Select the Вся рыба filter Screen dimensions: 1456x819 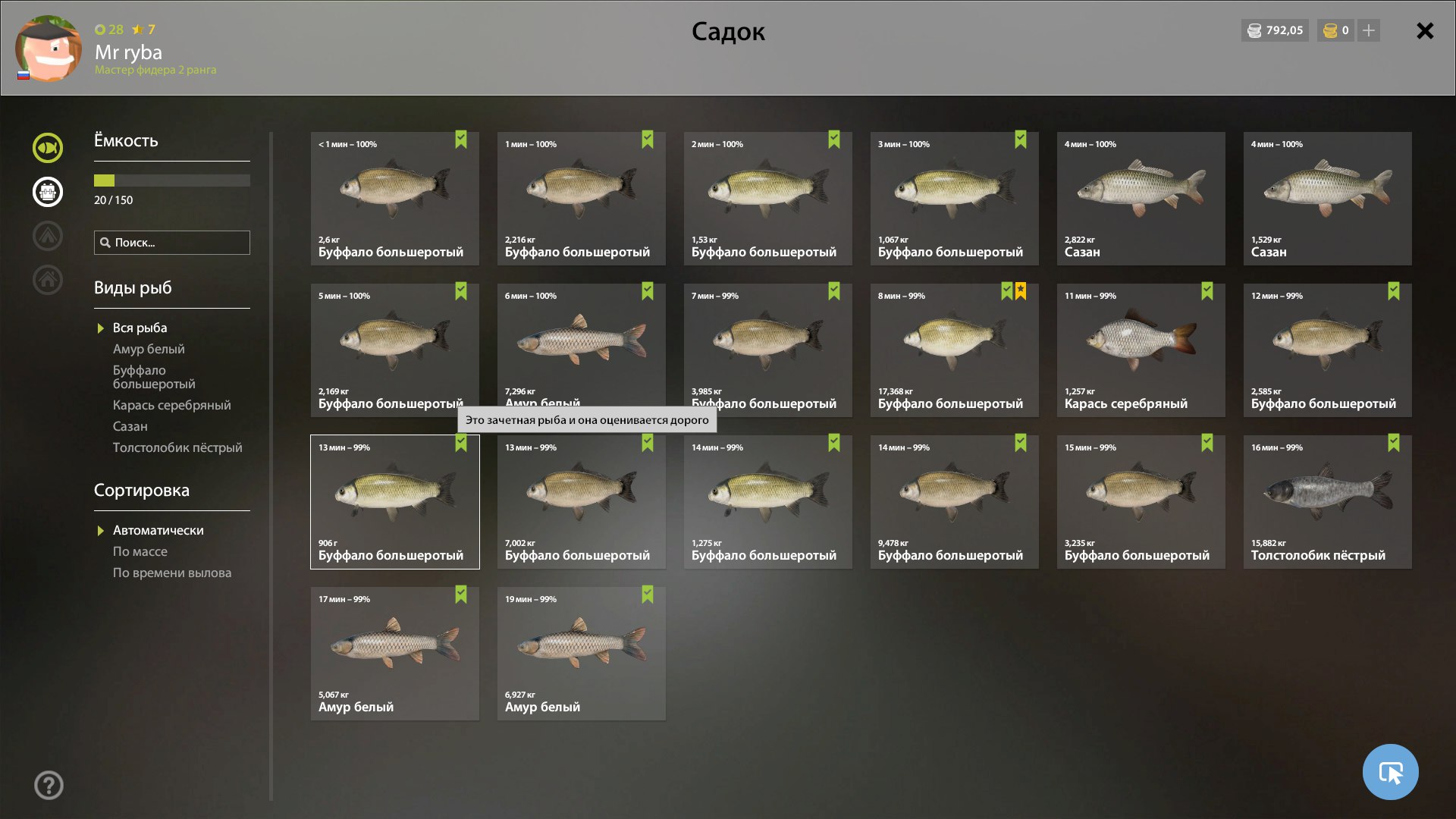[x=140, y=328]
